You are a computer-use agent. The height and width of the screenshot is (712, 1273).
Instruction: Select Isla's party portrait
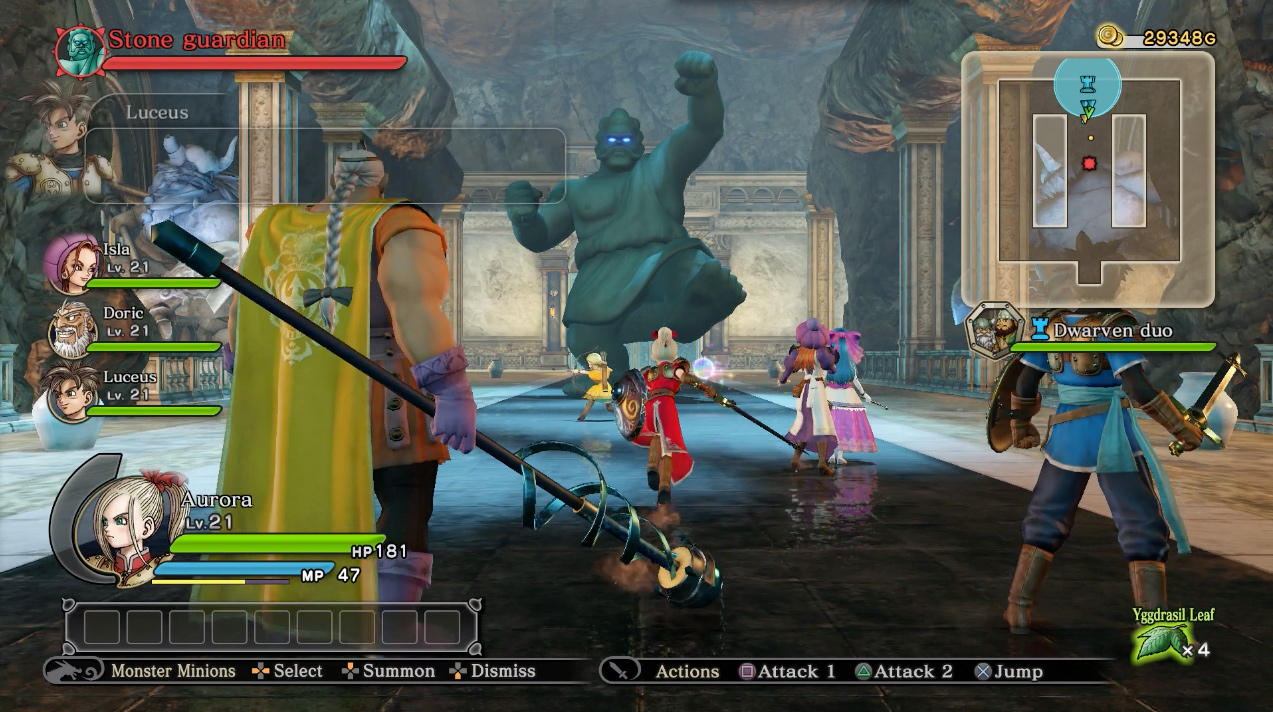coord(73,262)
